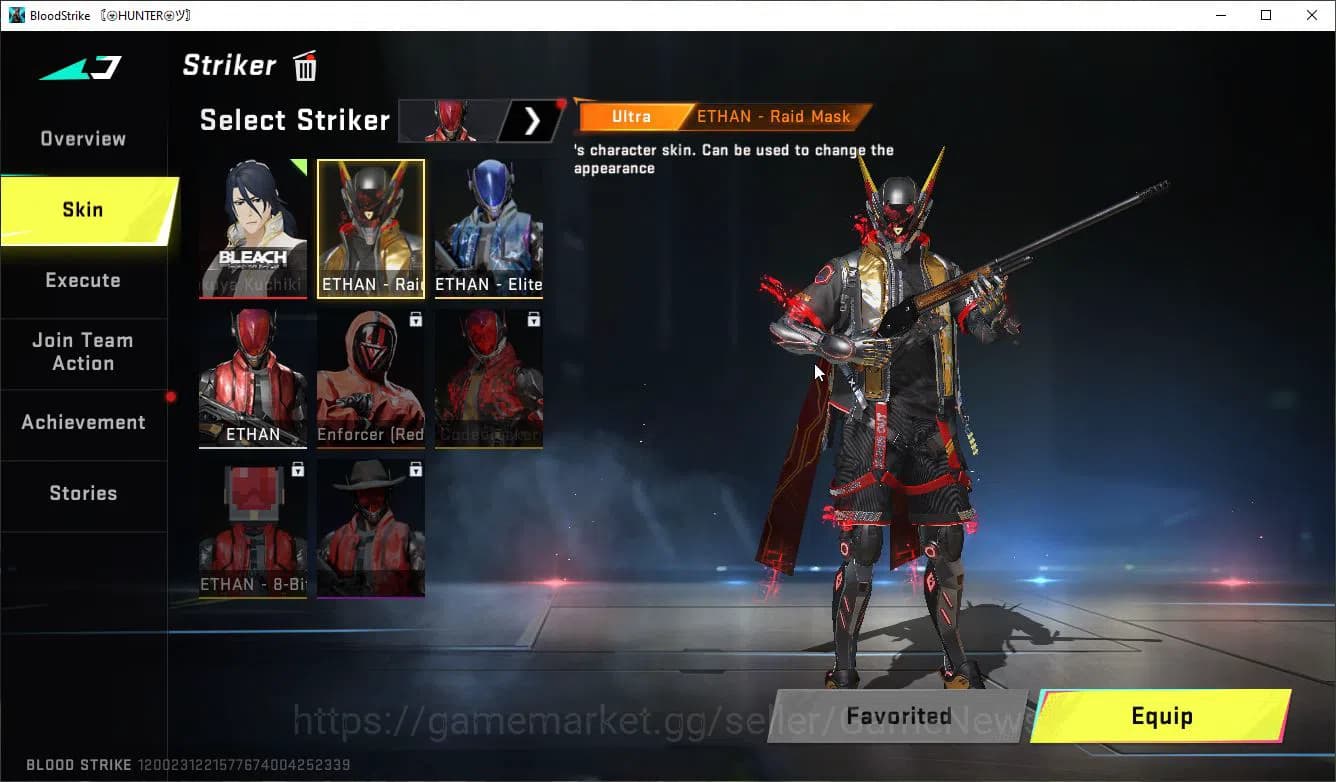The width and height of the screenshot is (1336, 782).
Task: Open the Stories section
Action: (x=83, y=493)
